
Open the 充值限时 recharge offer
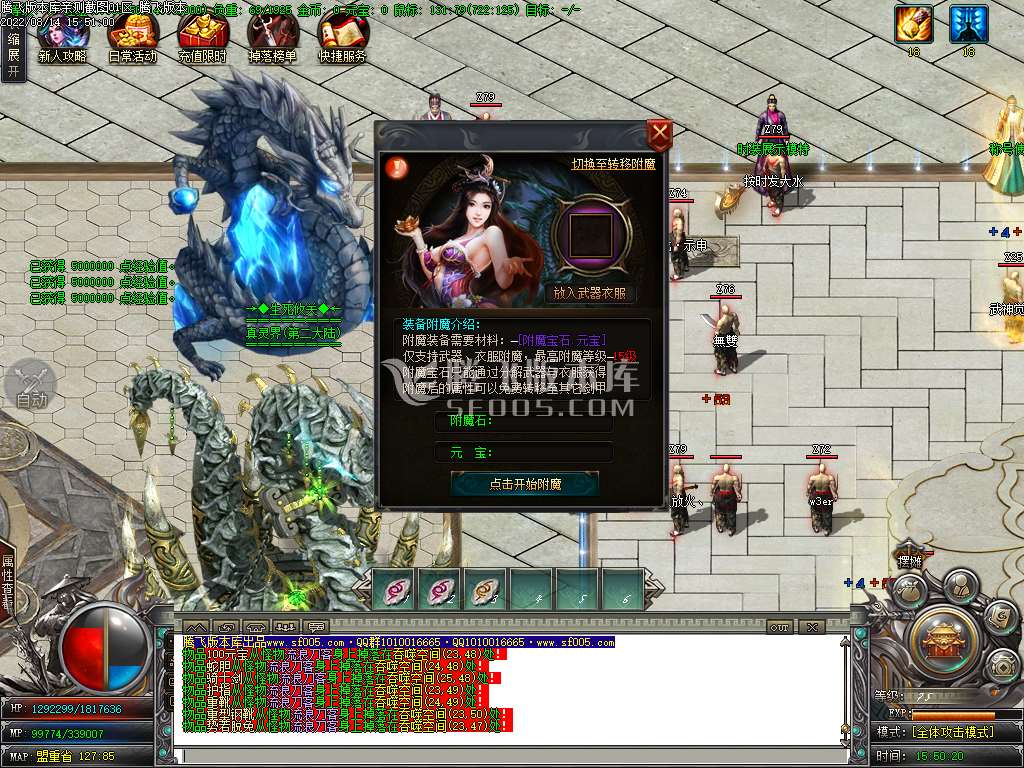[202, 40]
